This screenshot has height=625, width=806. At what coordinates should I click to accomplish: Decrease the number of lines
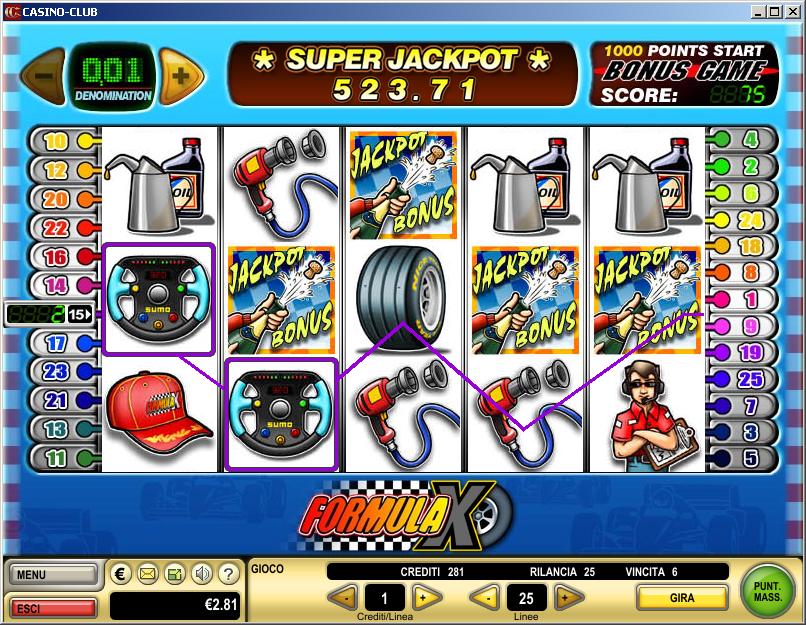coord(485,598)
